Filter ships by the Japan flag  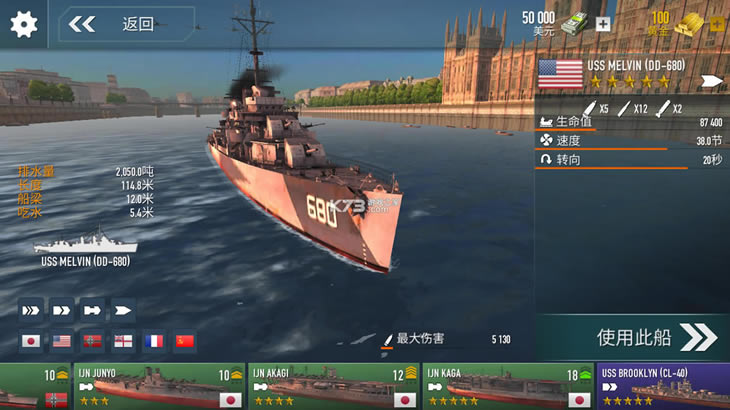[31, 342]
